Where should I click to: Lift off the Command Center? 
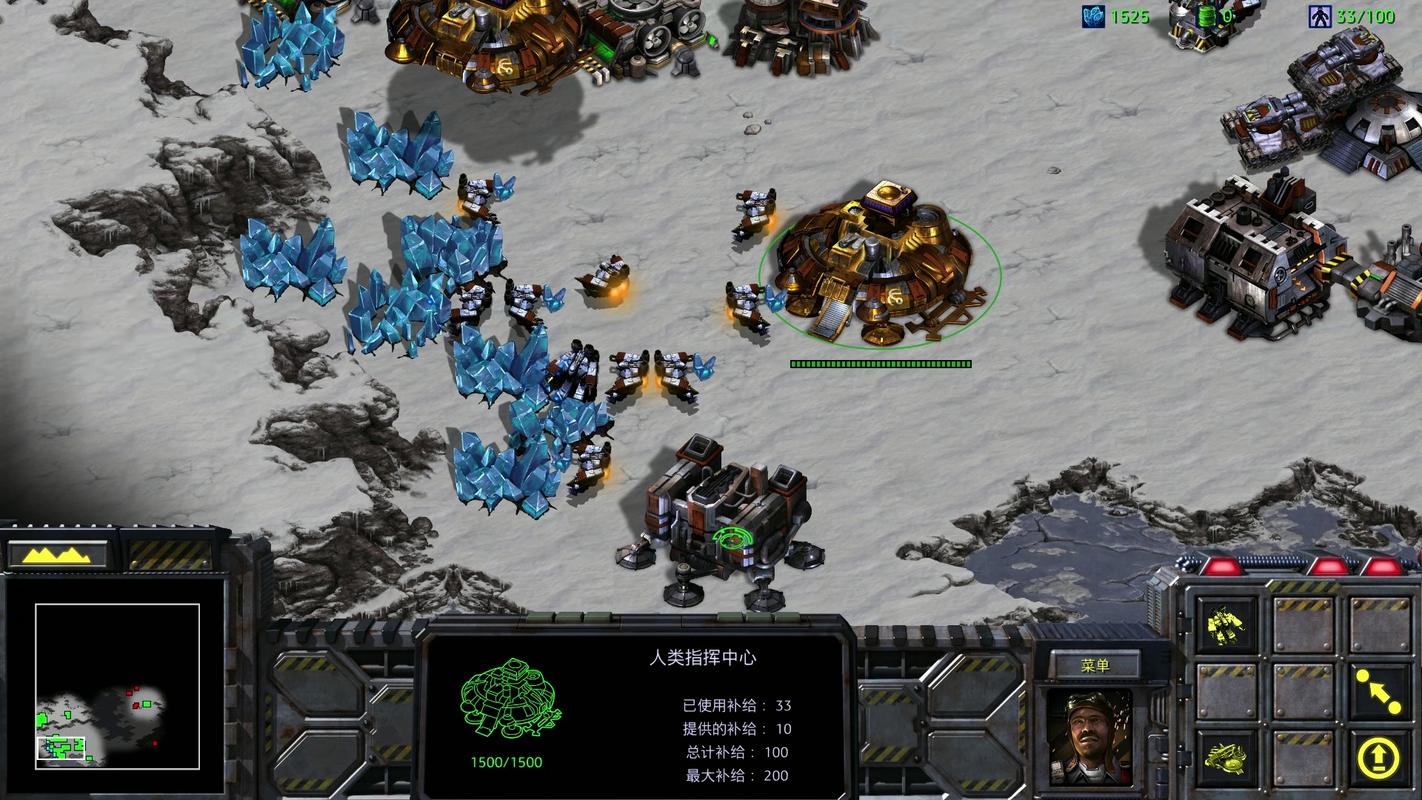(1378, 757)
